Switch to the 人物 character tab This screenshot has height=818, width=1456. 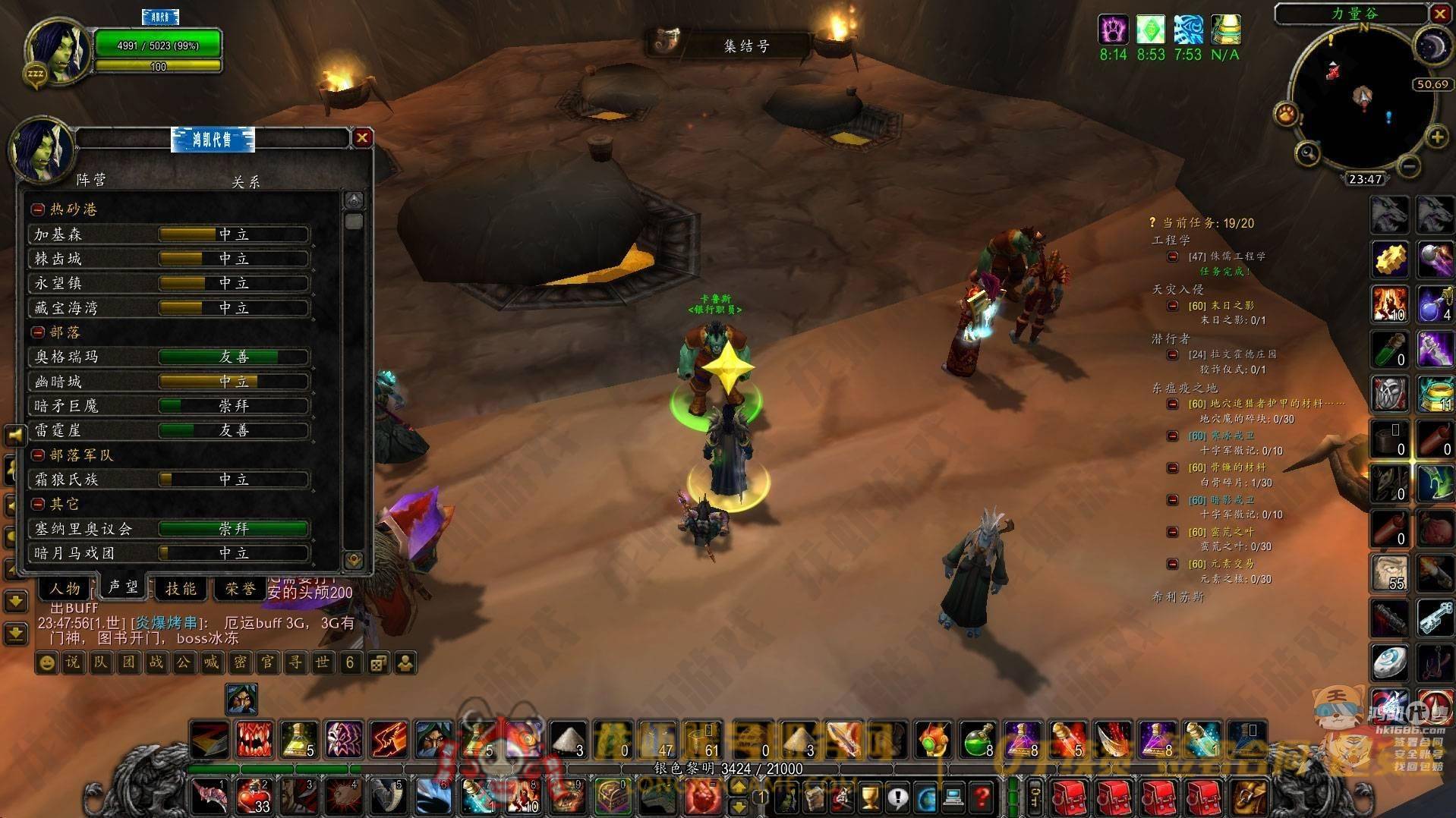tap(65, 588)
